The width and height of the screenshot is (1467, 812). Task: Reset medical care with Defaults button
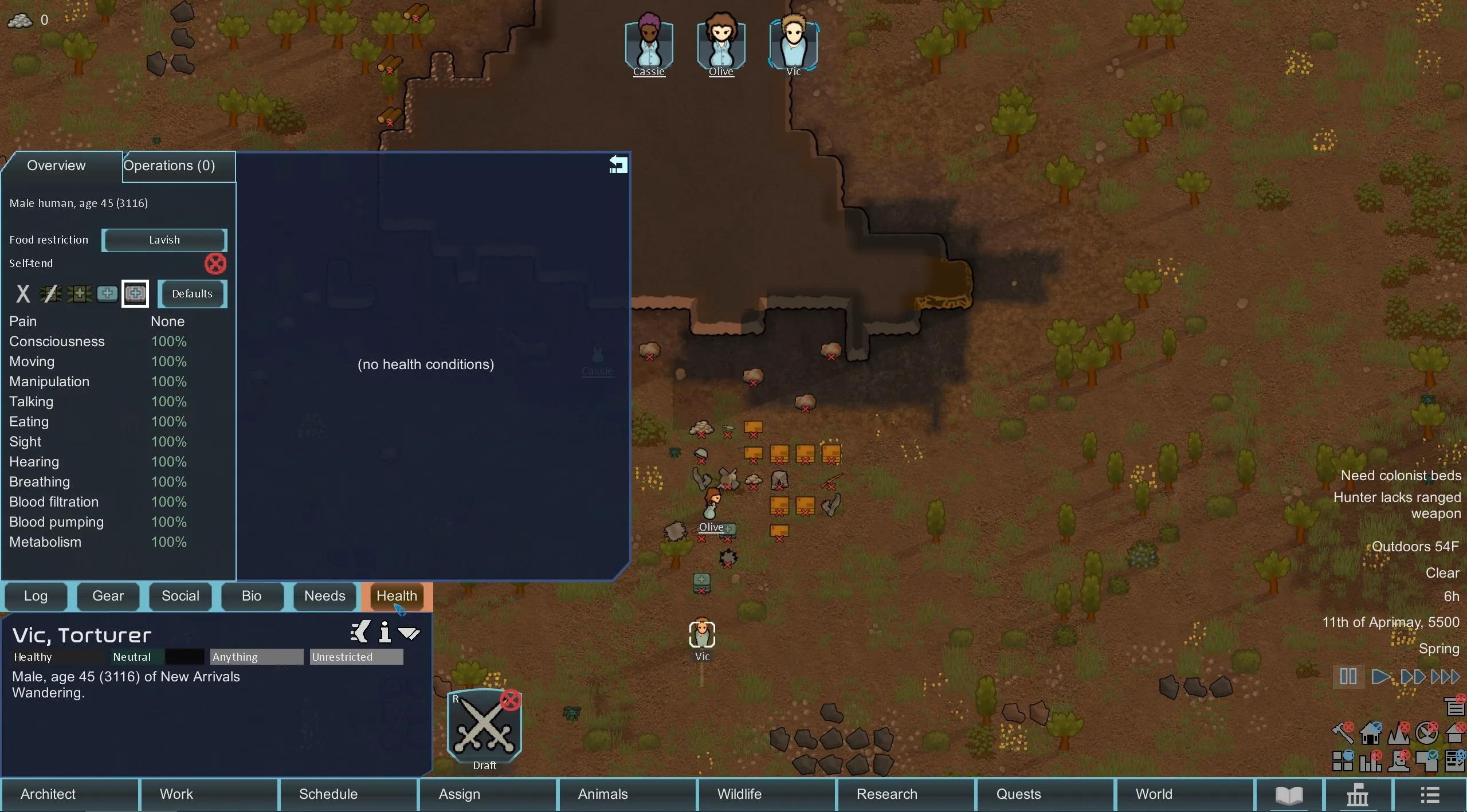pyautogui.click(x=192, y=294)
